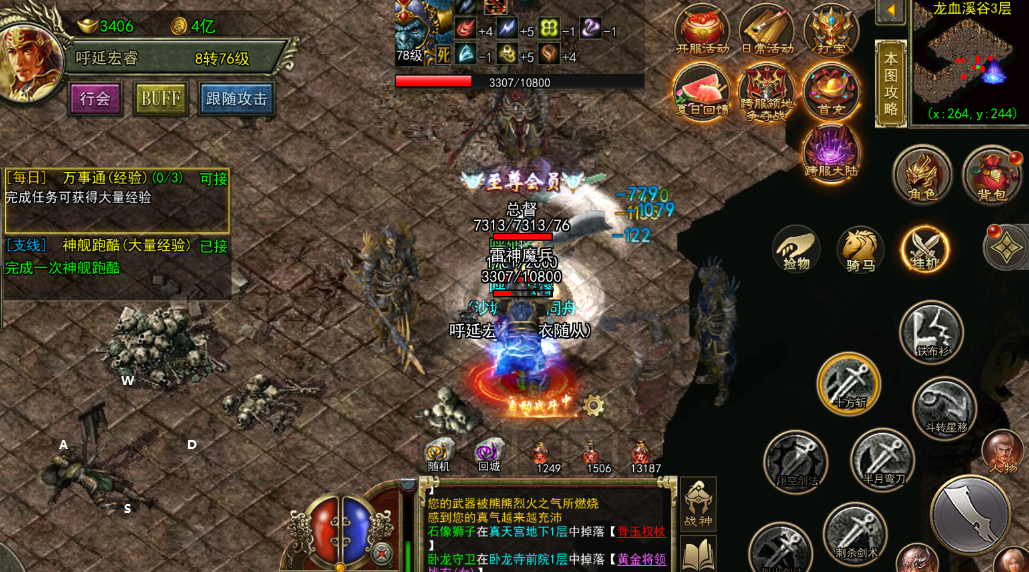
Task: Use the 回城 return-to-town scroll
Action: click(489, 454)
